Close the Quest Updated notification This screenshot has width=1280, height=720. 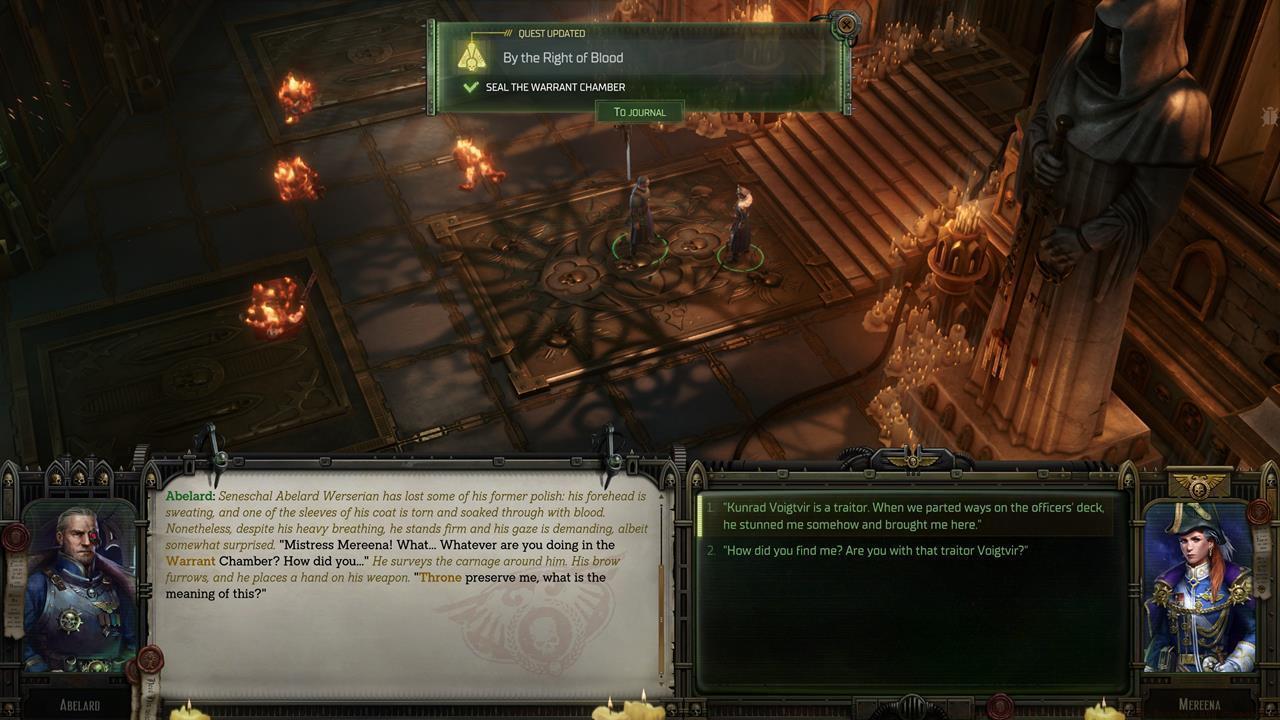[846, 24]
